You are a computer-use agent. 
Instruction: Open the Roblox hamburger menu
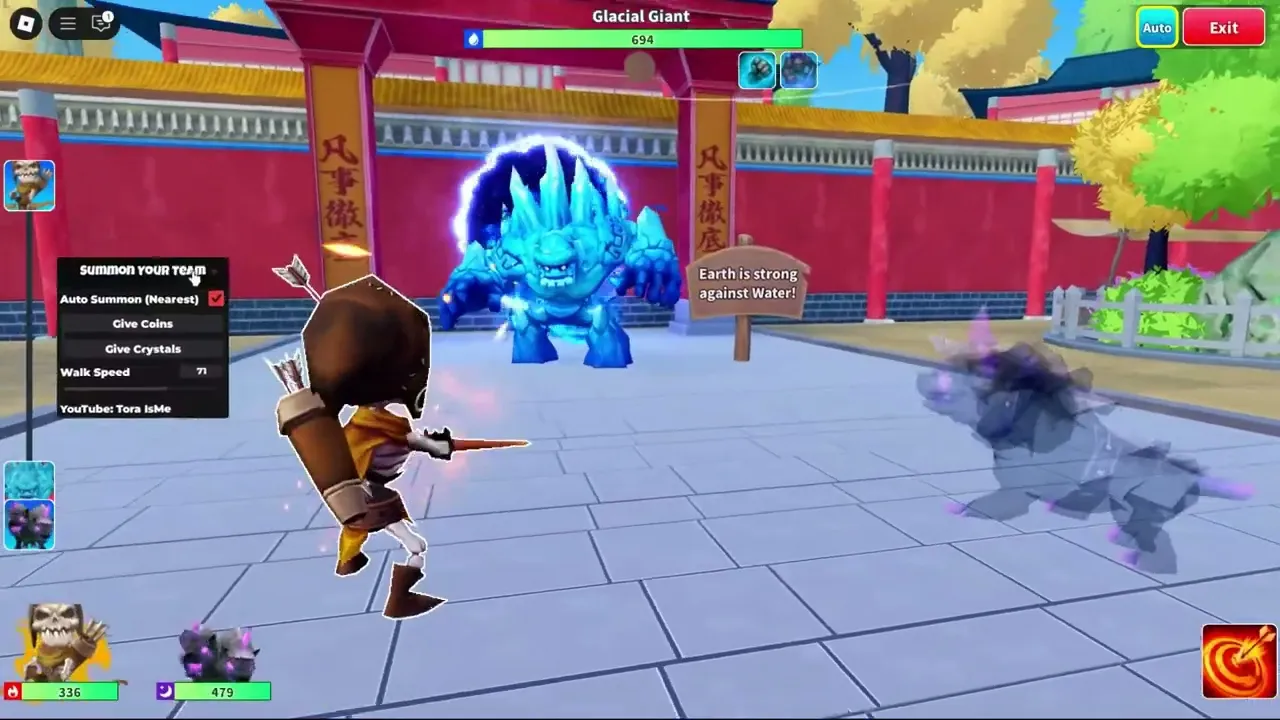[x=66, y=23]
